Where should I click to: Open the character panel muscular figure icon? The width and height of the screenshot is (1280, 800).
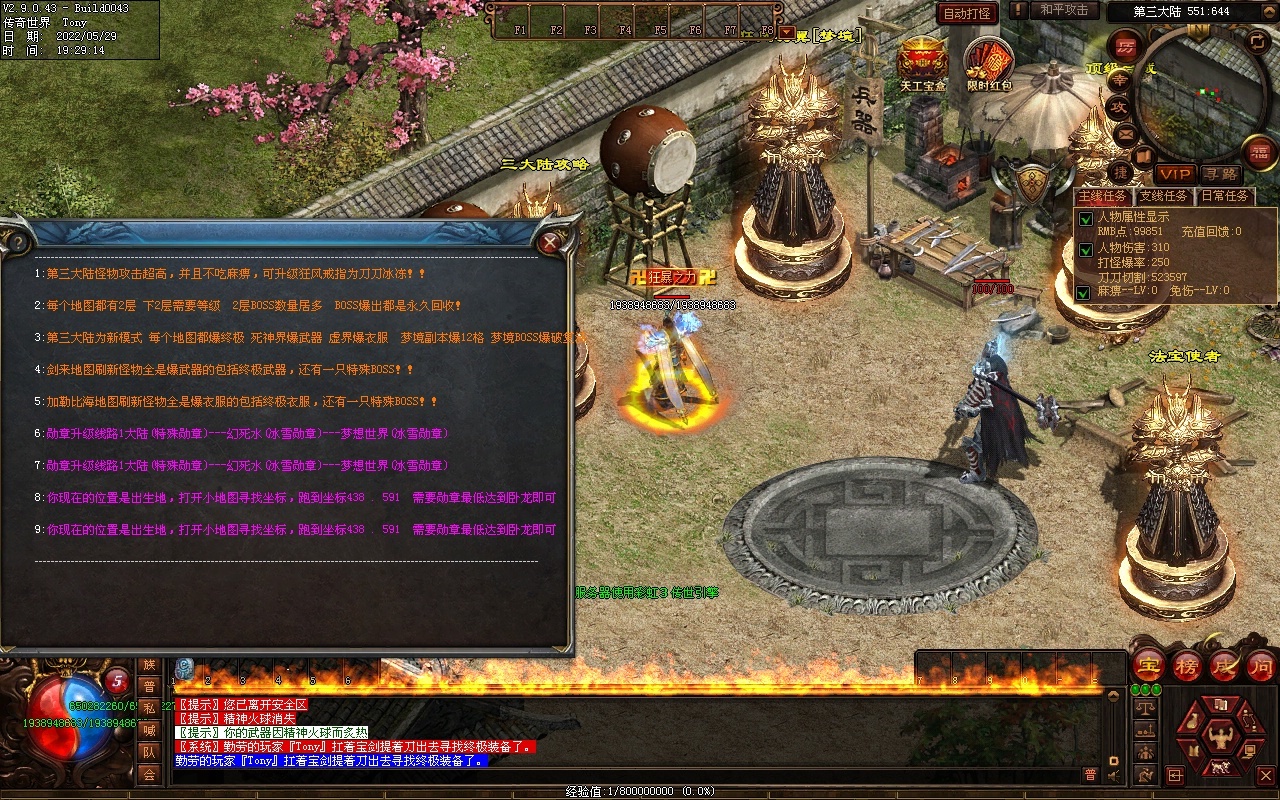[1218, 738]
